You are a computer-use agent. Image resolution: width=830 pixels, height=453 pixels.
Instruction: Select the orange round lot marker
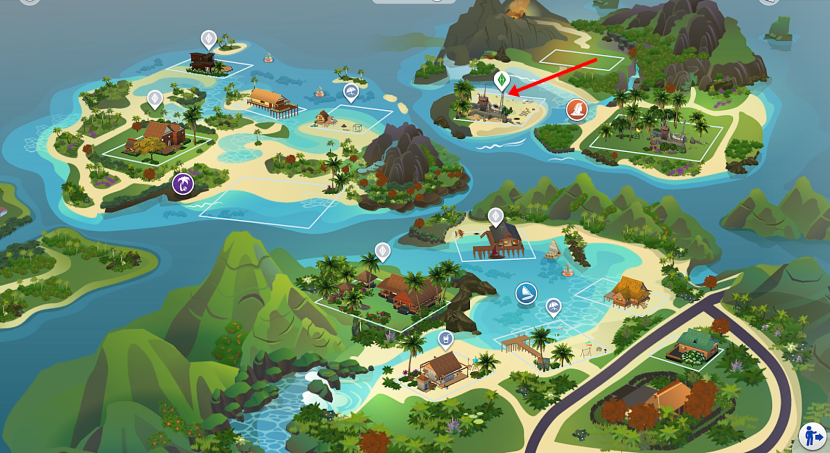577,109
